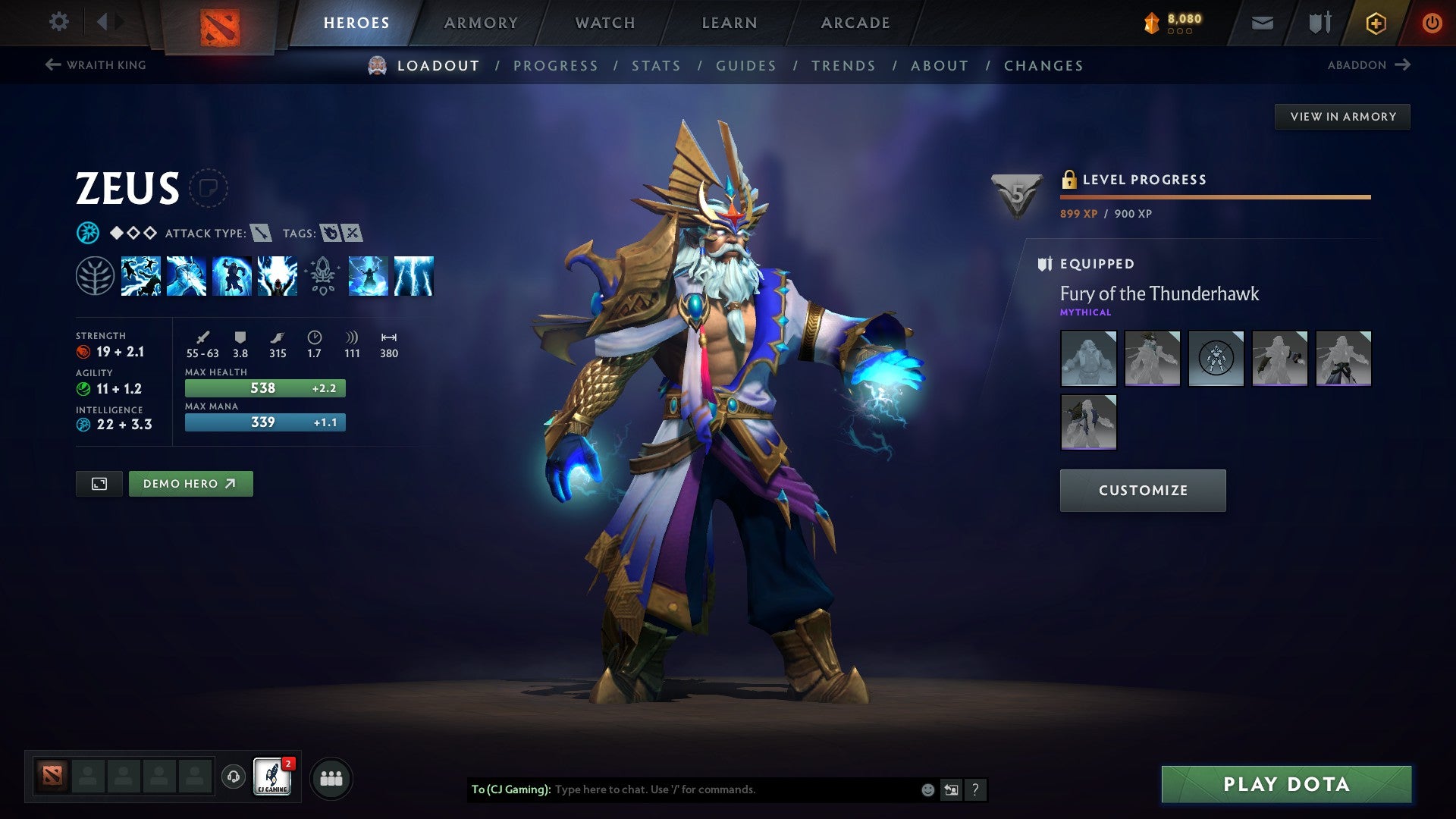Expand the hero preview with picture-in-picture icon
This screenshot has width=1456, height=819.
[x=99, y=483]
